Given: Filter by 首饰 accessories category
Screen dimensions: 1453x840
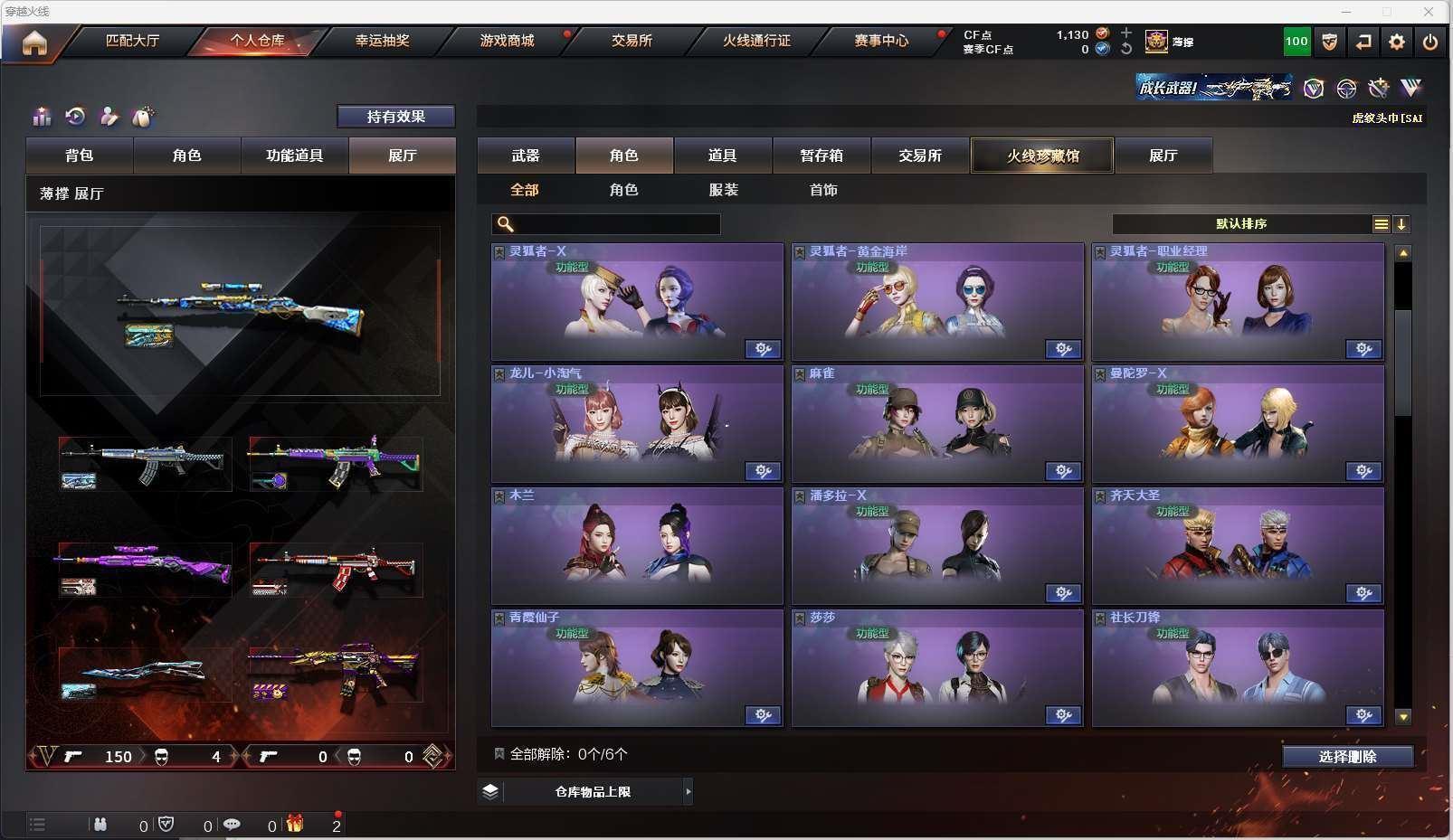Looking at the screenshot, I should tap(823, 190).
